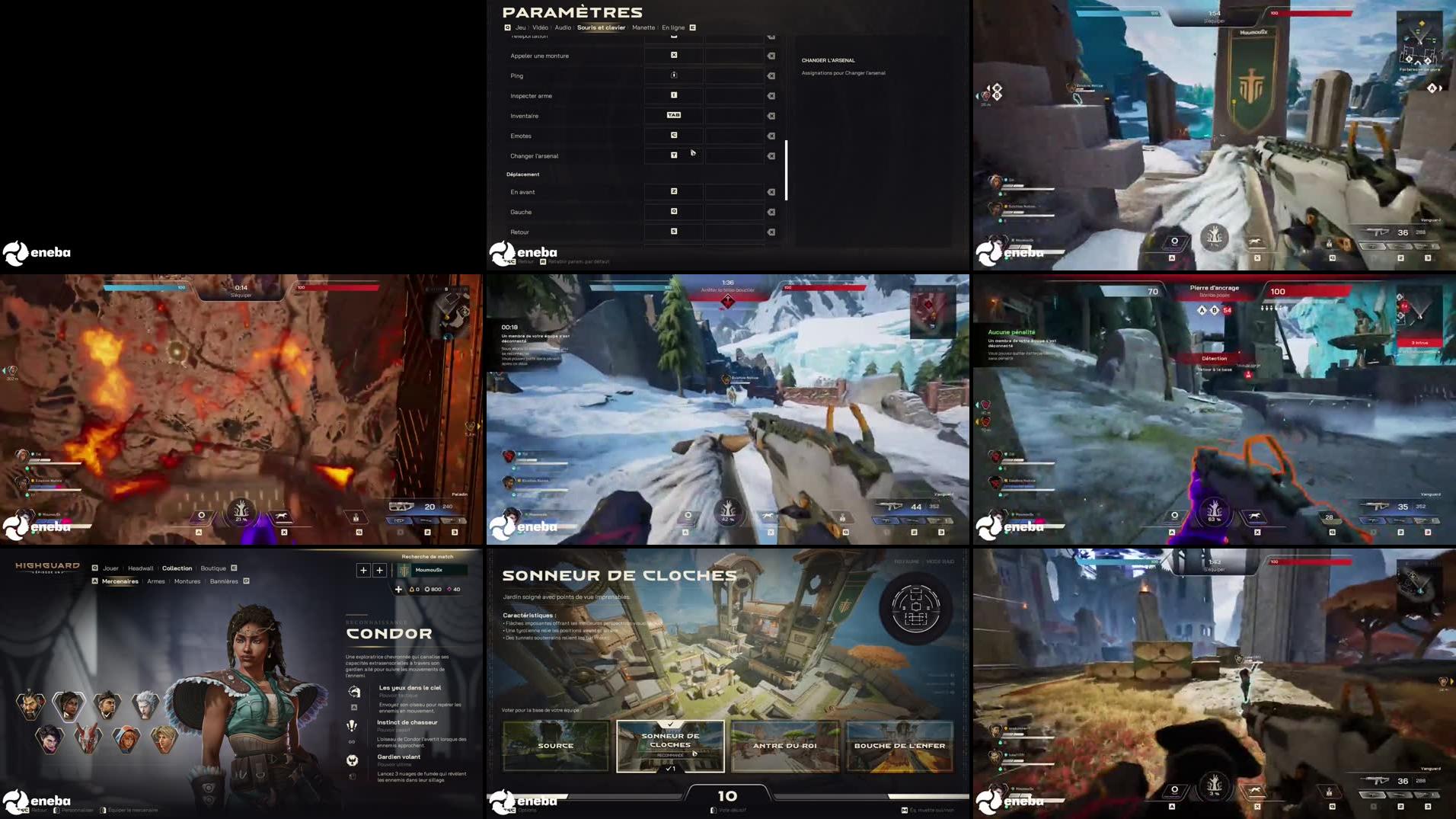Select Condor's "Les yeux dans le ciel" ability icon

pyautogui.click(x=354, y=691)
